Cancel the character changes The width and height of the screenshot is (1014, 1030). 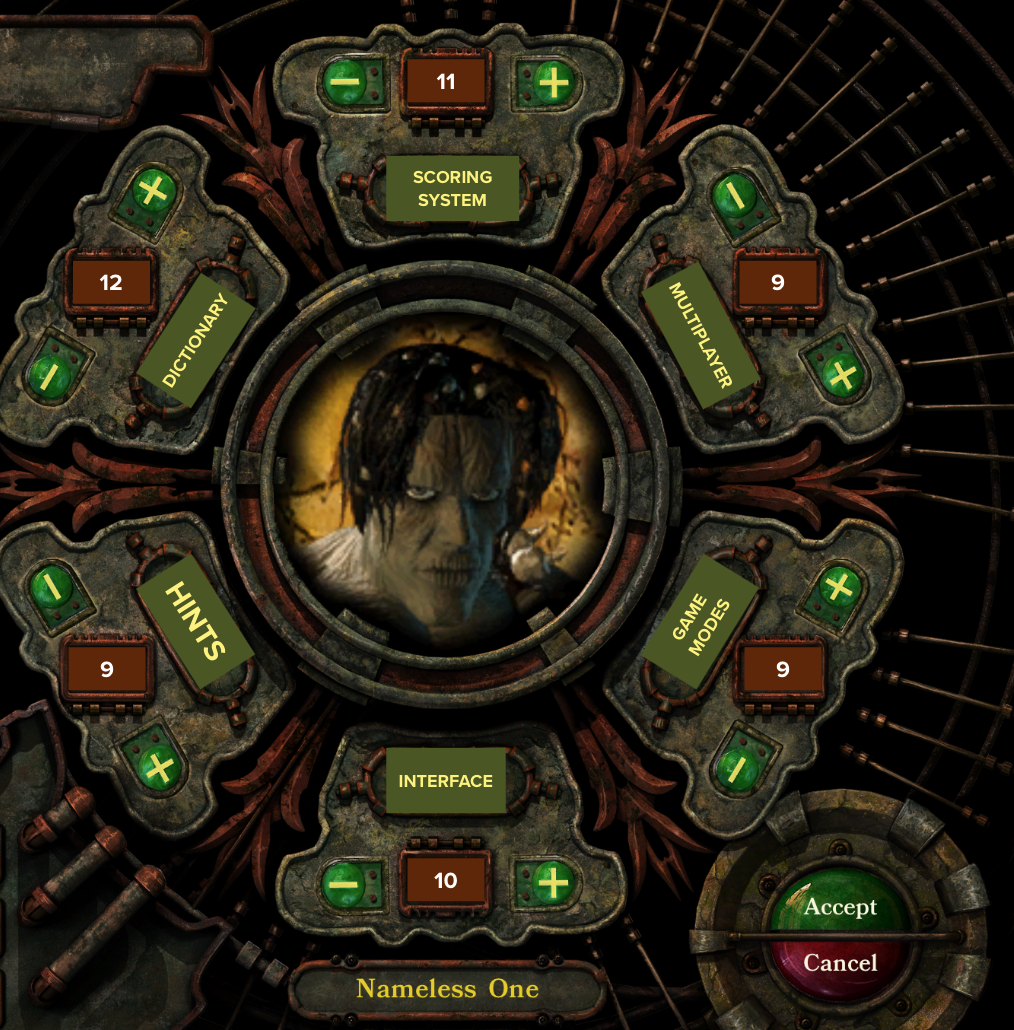[x=840, y=963]
